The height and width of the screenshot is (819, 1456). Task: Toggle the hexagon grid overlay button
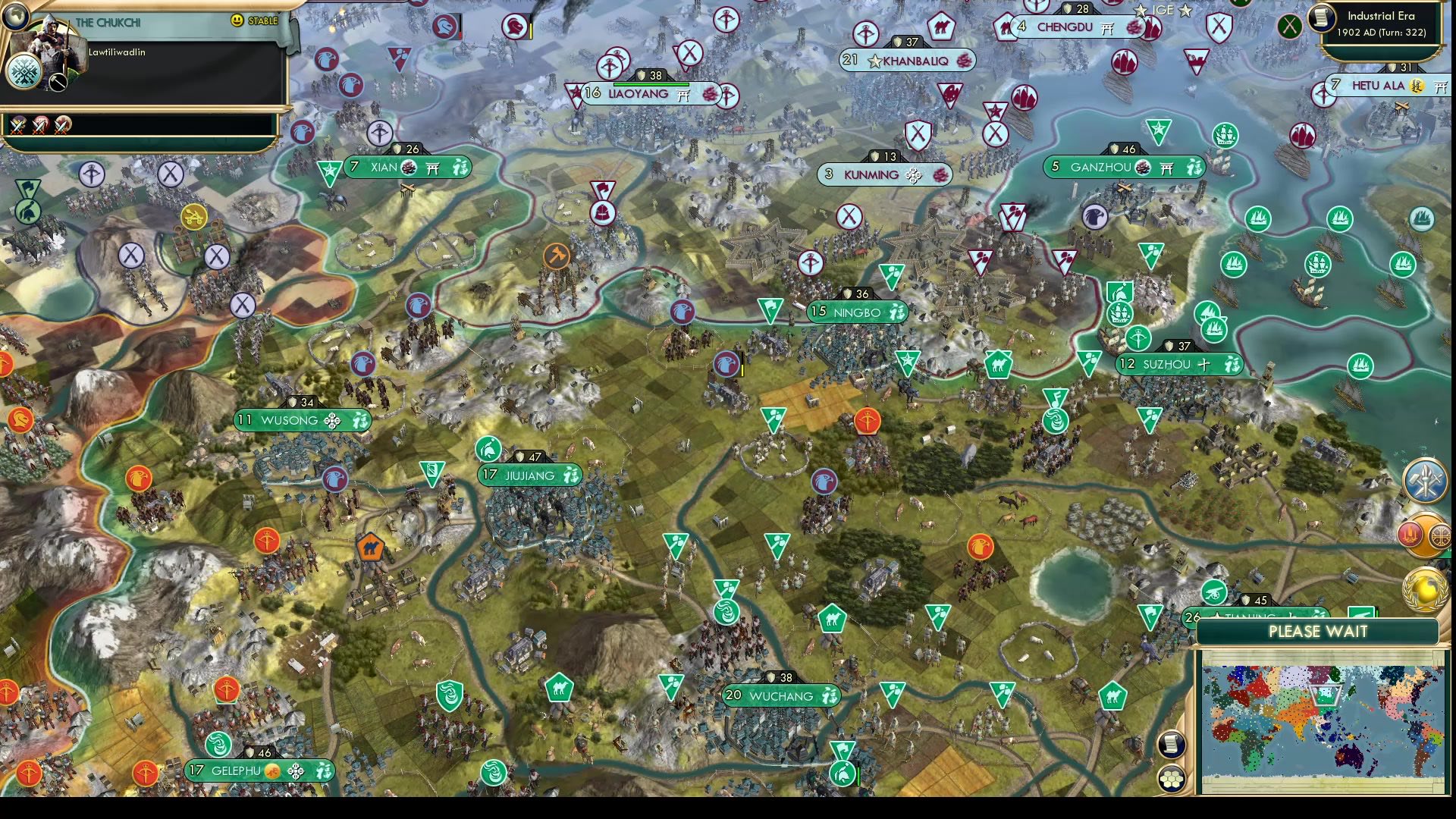point(1172,777)
